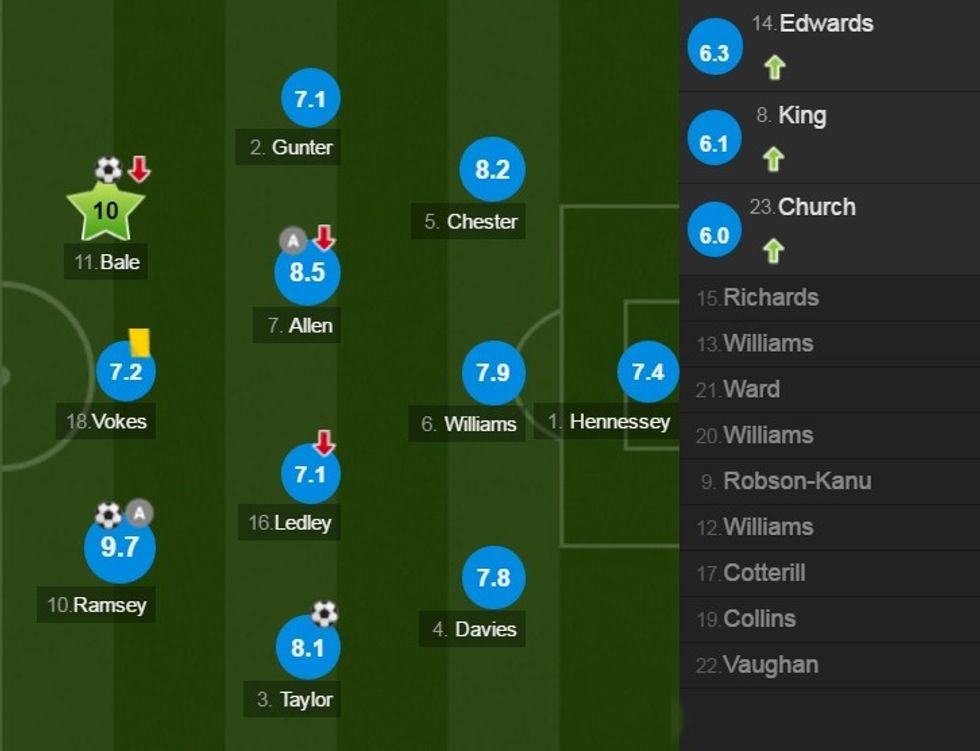Select substitute King's row
980x751 pixels.
point(801,116)
